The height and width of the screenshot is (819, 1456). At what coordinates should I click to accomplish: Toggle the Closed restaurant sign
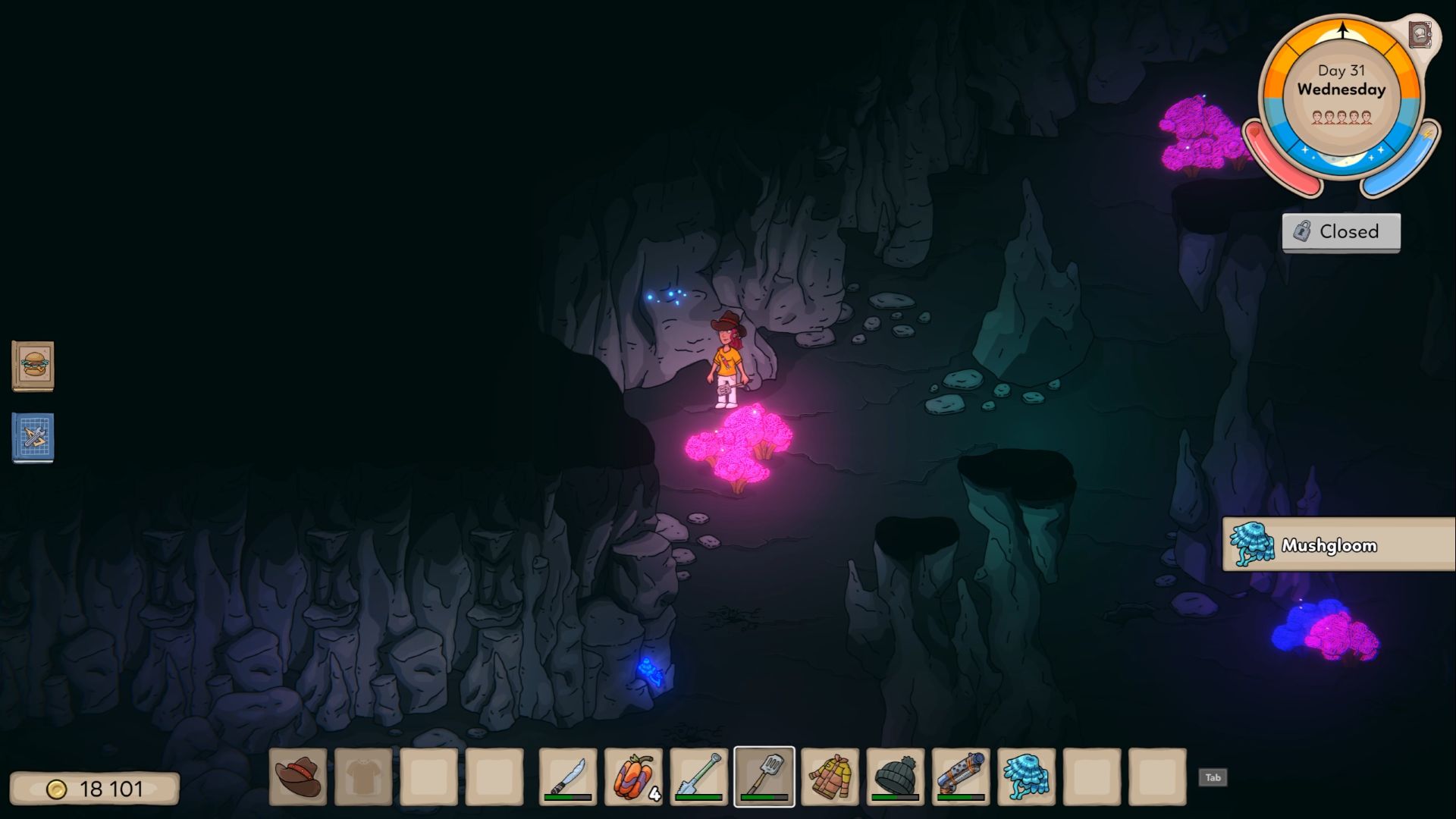click(x=1341, y=232)
